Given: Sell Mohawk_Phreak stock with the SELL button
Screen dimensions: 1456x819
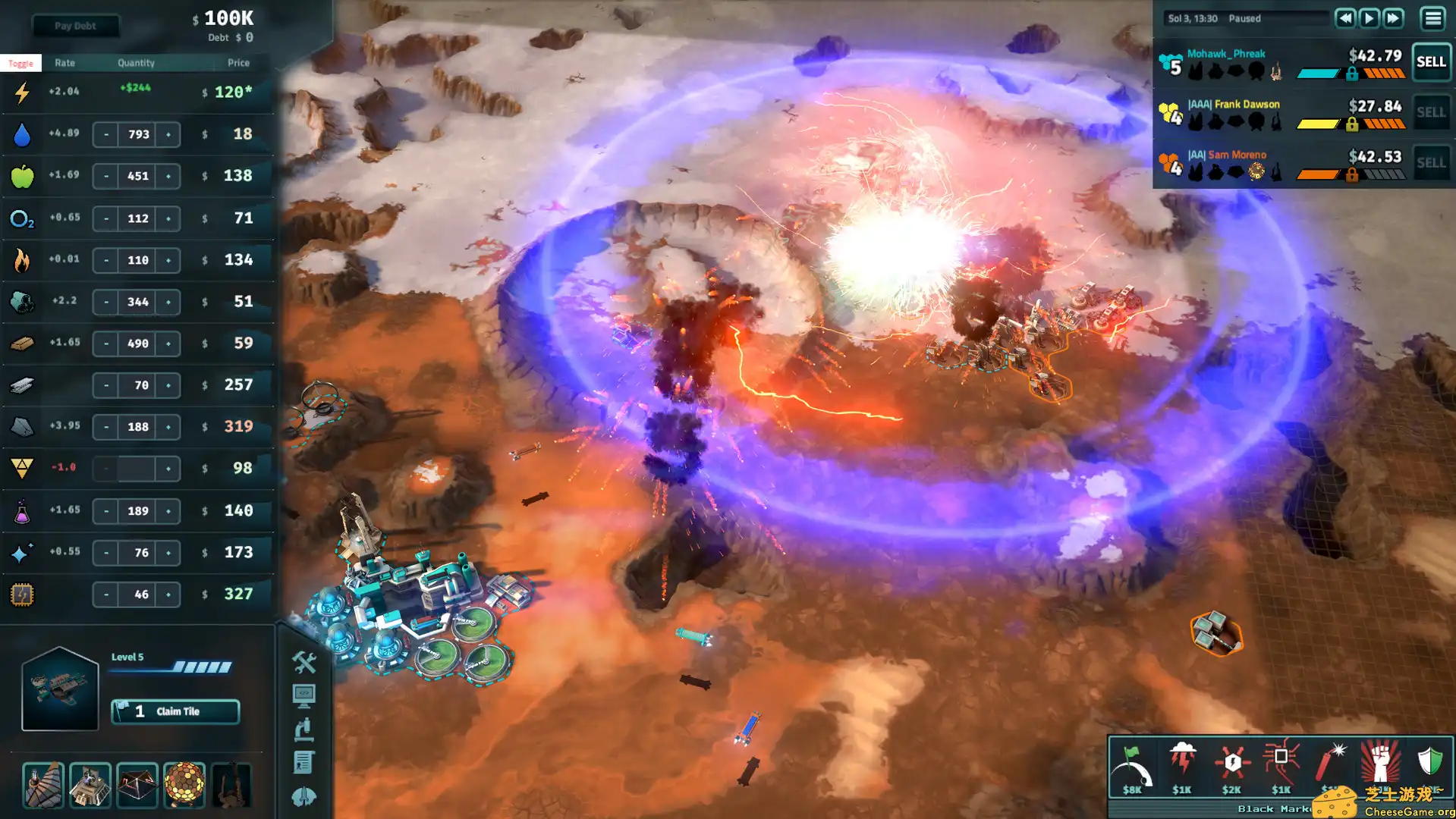Looking at the screenshot, I should [1430, 63].
